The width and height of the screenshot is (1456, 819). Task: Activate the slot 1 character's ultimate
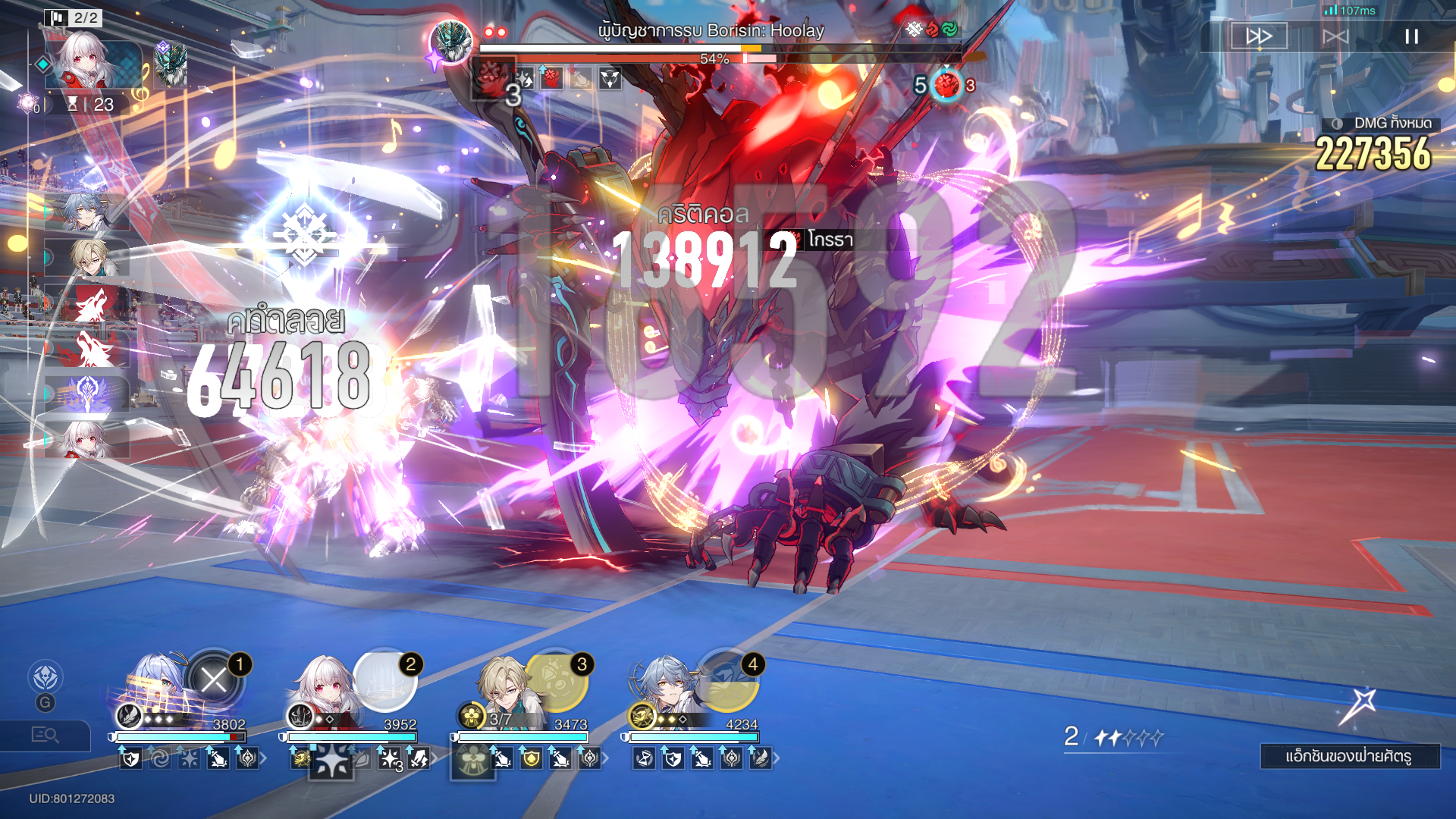(x=215, y=679)
